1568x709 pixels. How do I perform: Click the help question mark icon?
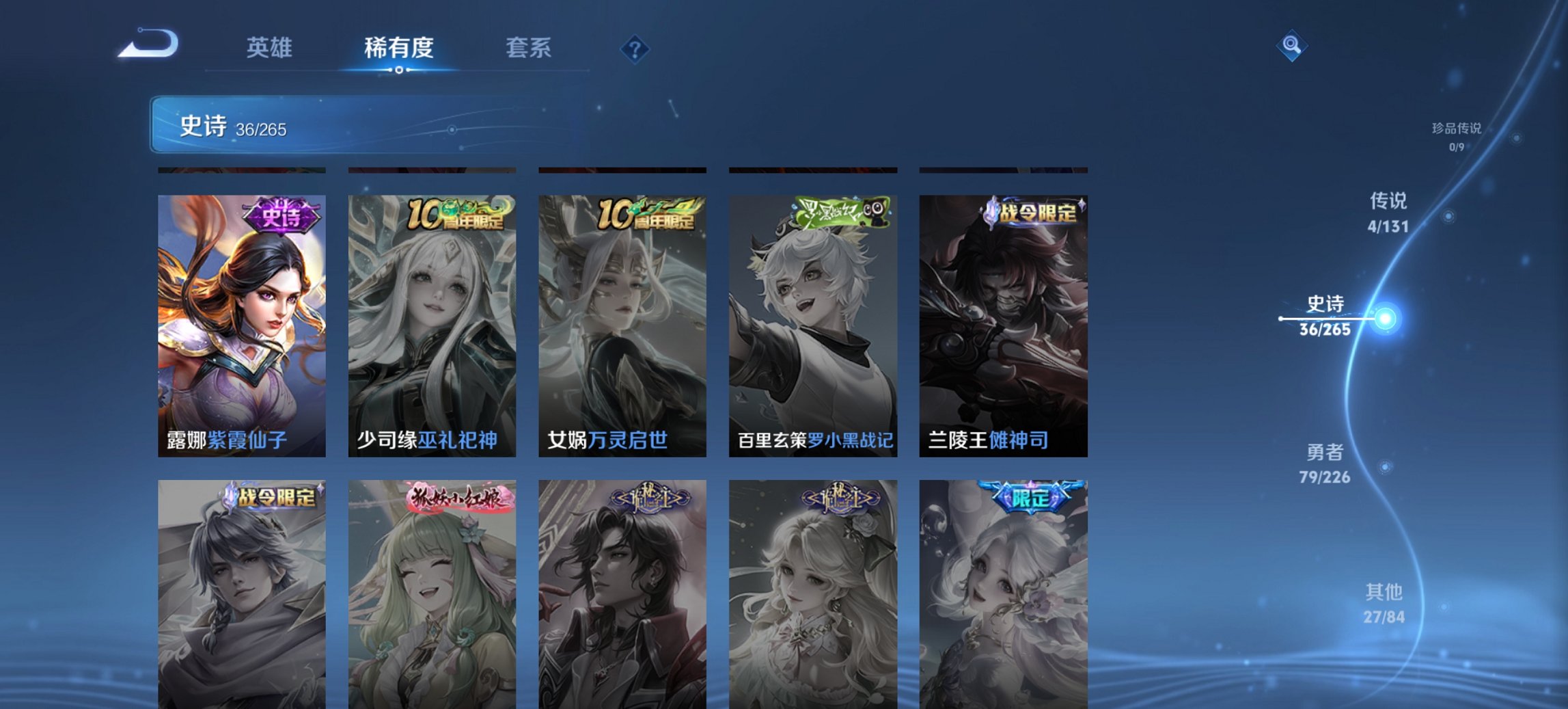tap(634, 49)
